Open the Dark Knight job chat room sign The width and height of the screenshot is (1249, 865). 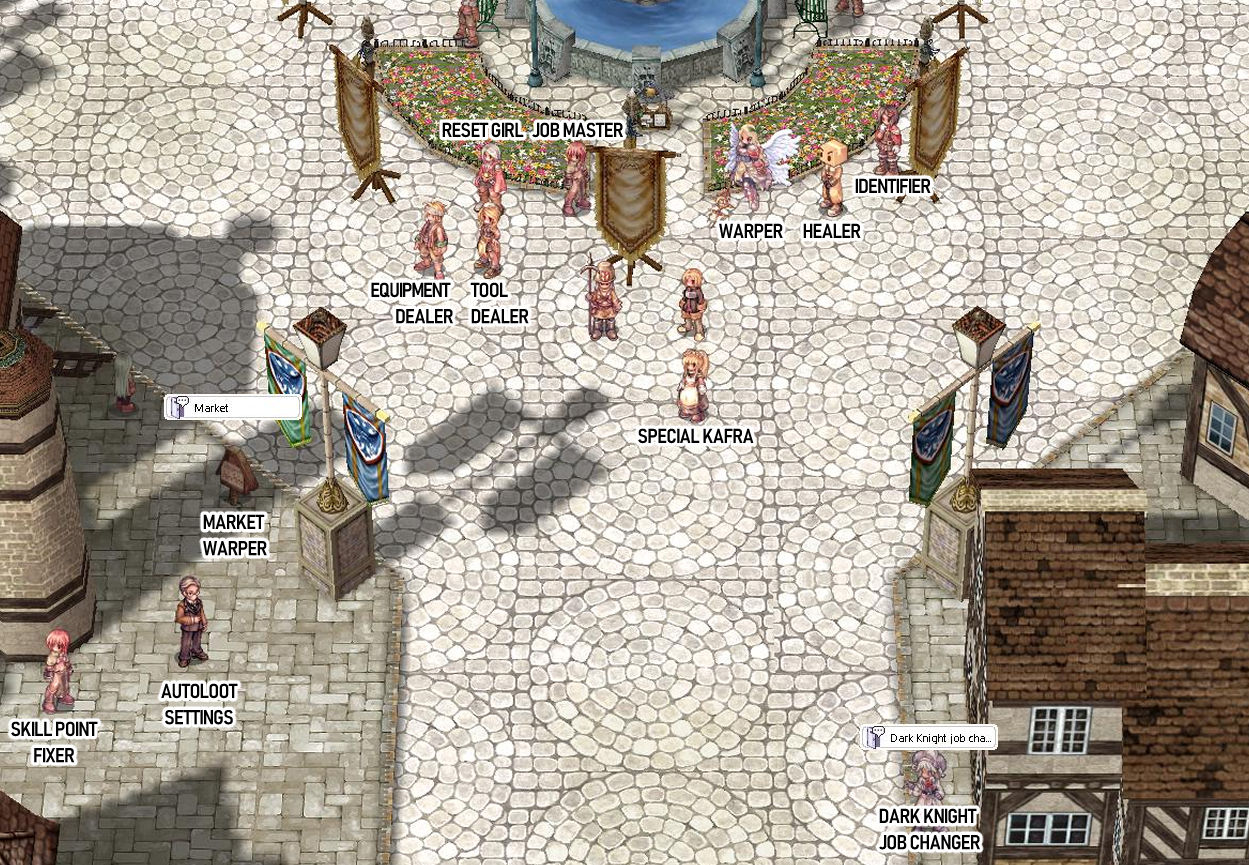pyautogui.click(x=930, y=738)
